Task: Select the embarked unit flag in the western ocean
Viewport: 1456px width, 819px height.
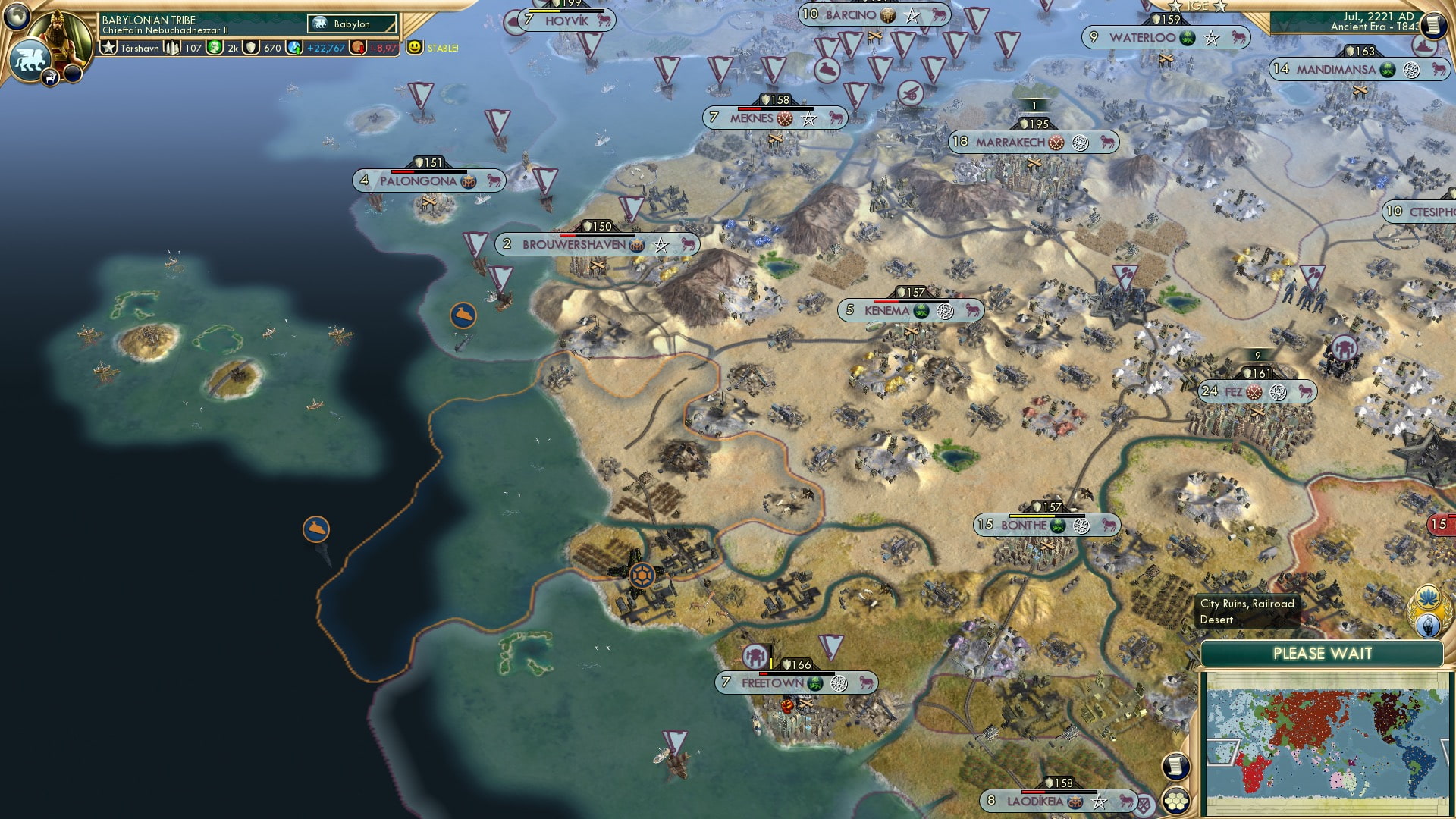Action: coord(315,529)
